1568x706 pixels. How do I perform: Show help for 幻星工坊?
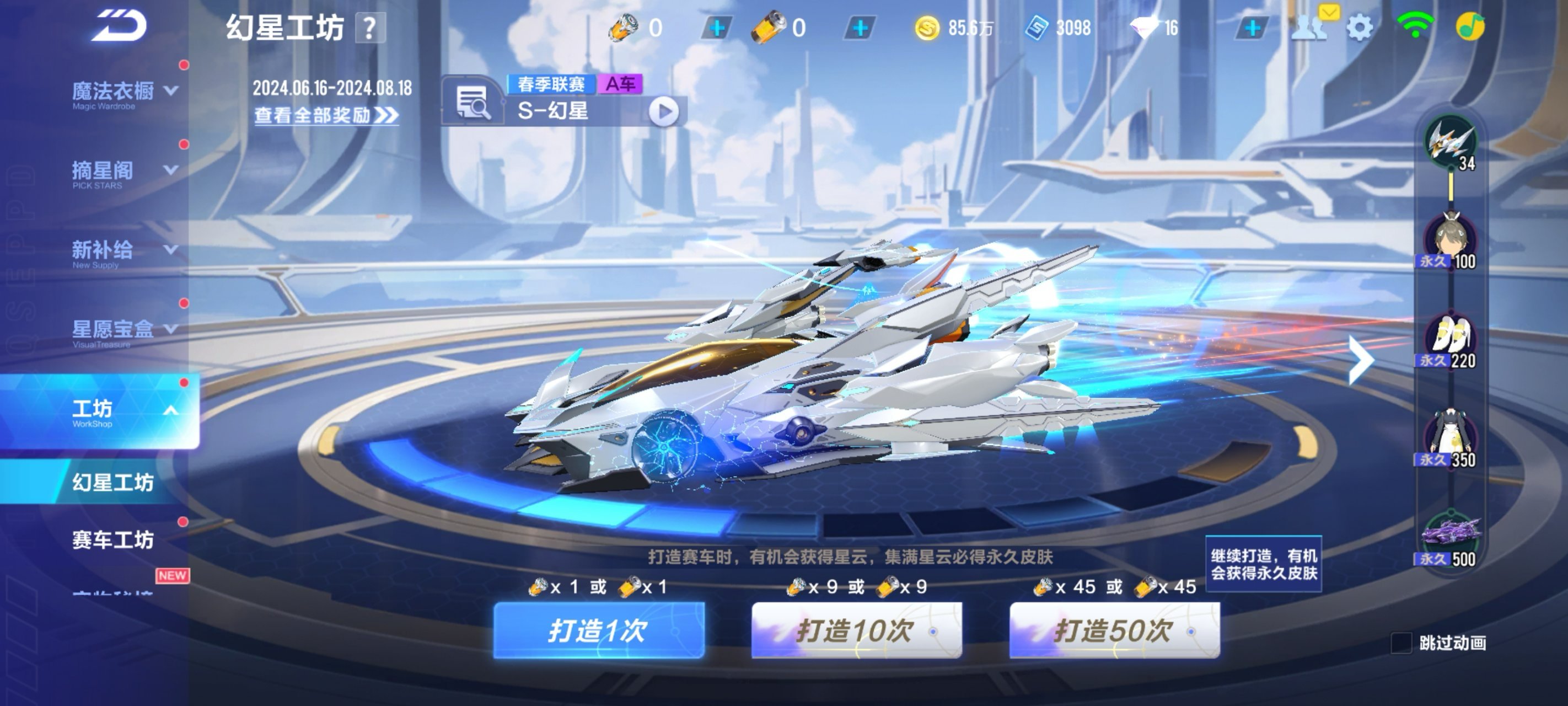(369, 29)
